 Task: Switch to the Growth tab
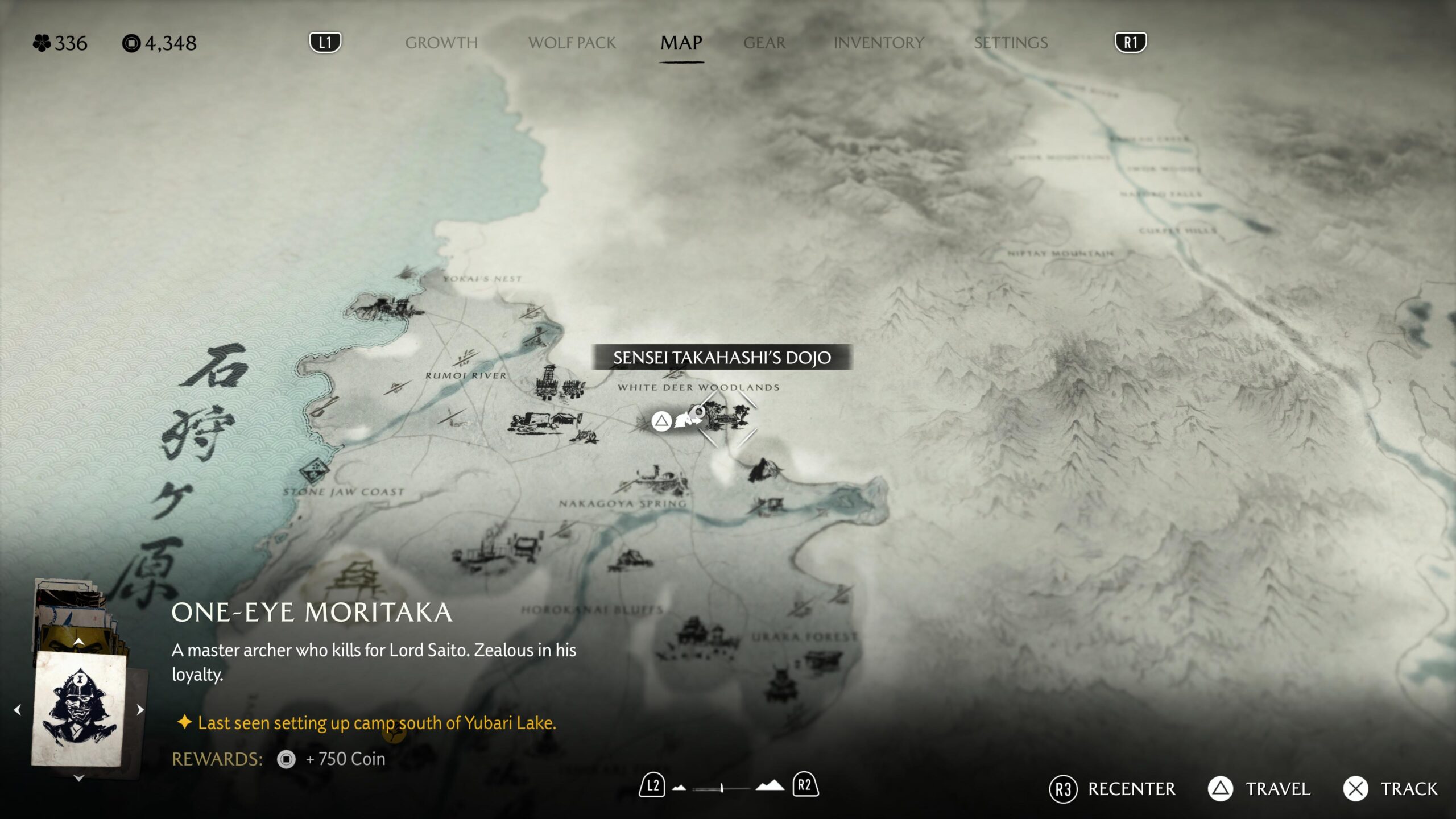pyautogui.click(x=441, y=43)
